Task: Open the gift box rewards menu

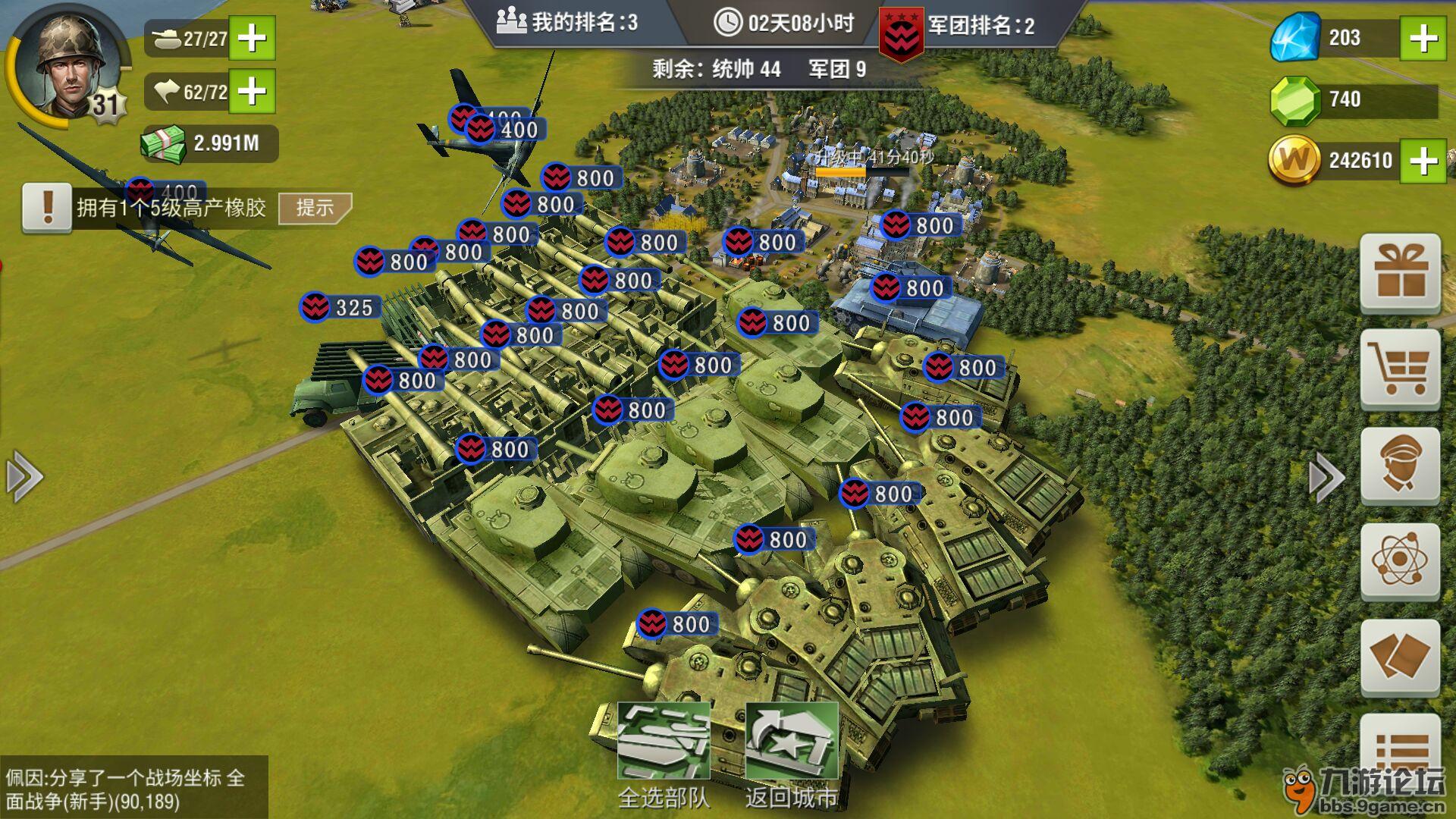Action: click(x=1400, y=274)
